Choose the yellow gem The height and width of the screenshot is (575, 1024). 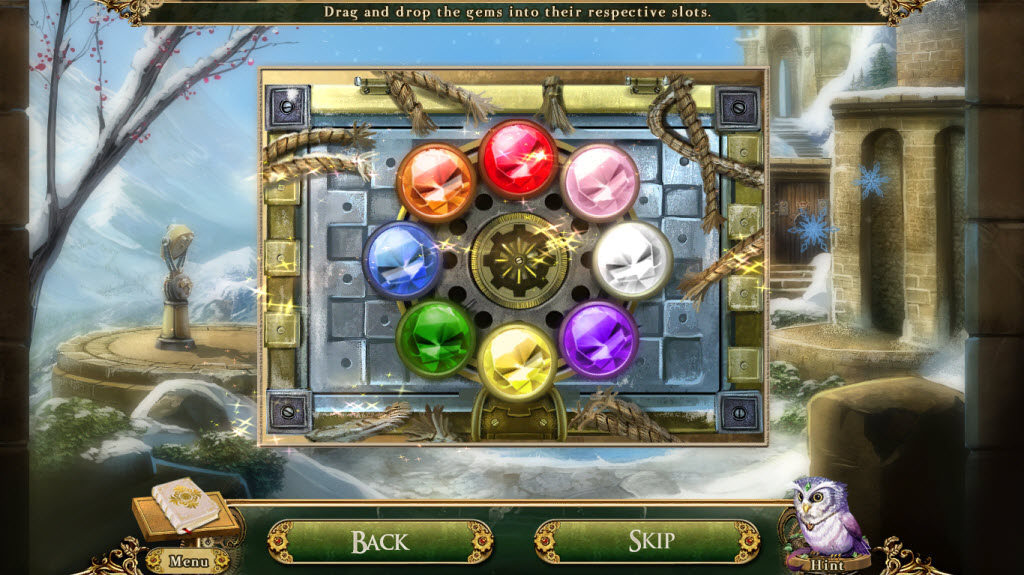pos(517,362)
